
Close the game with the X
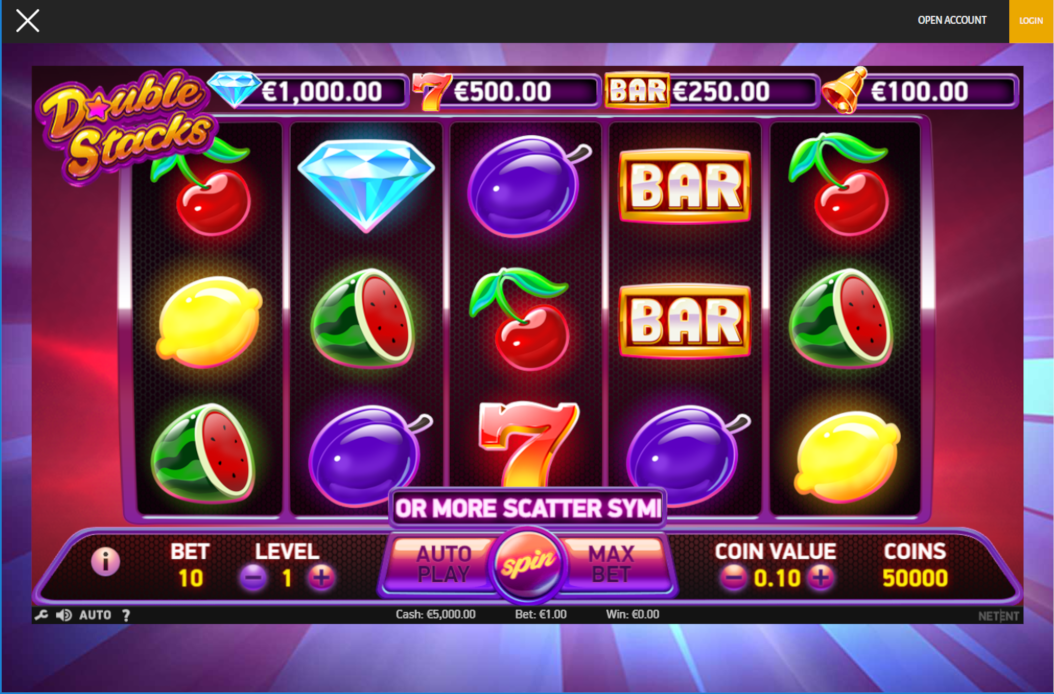coord(28,20)
